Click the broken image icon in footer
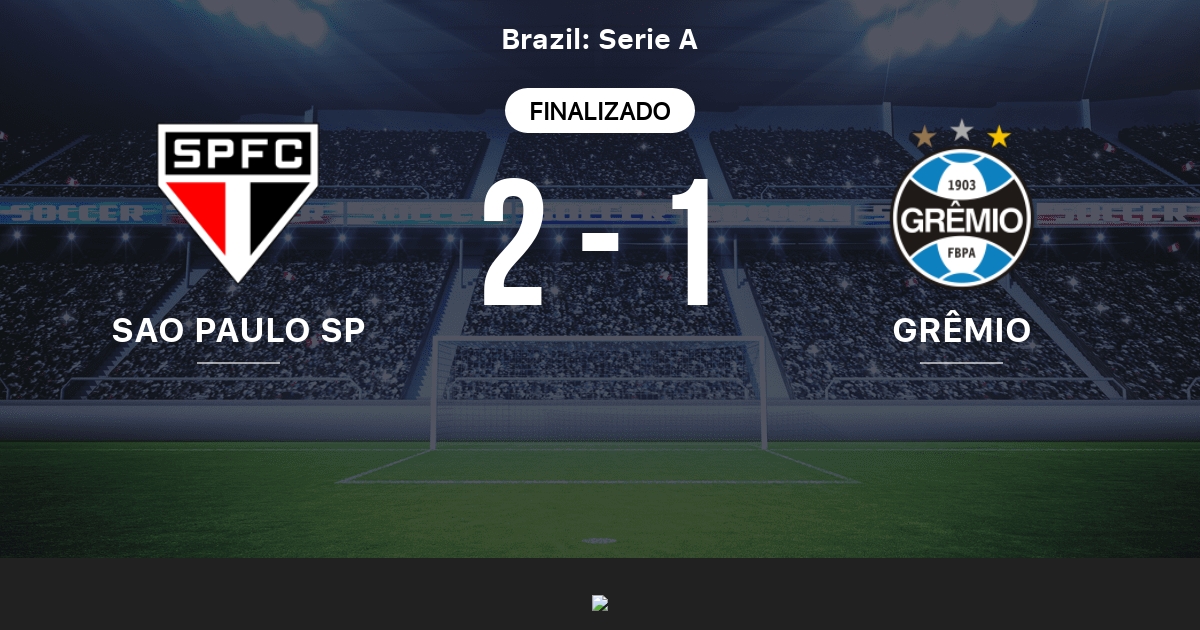This screenshot has width=1200, height=630. 600,603
